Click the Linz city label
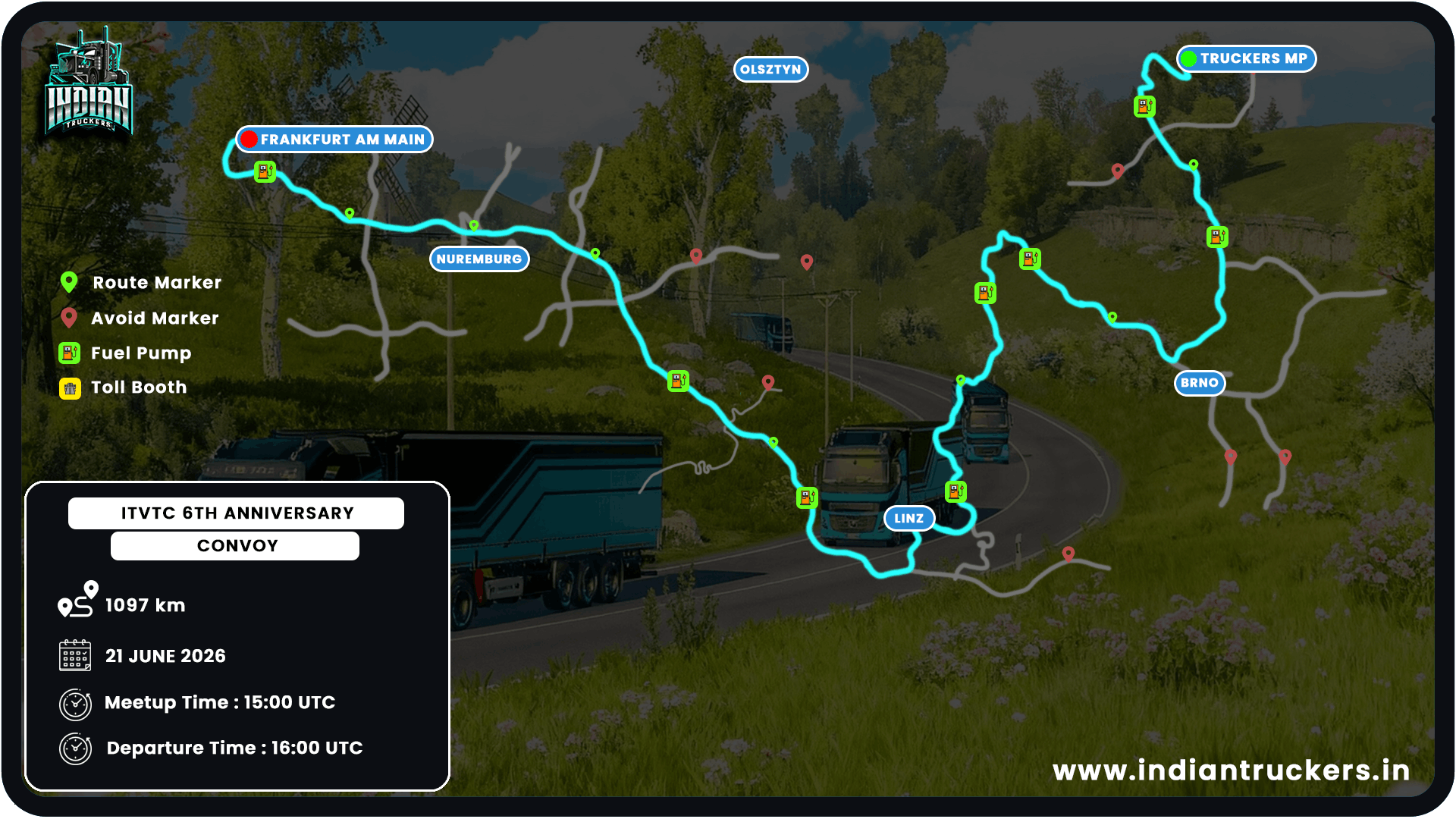Screen dimensions: 1456x819 tap(908, 519)
